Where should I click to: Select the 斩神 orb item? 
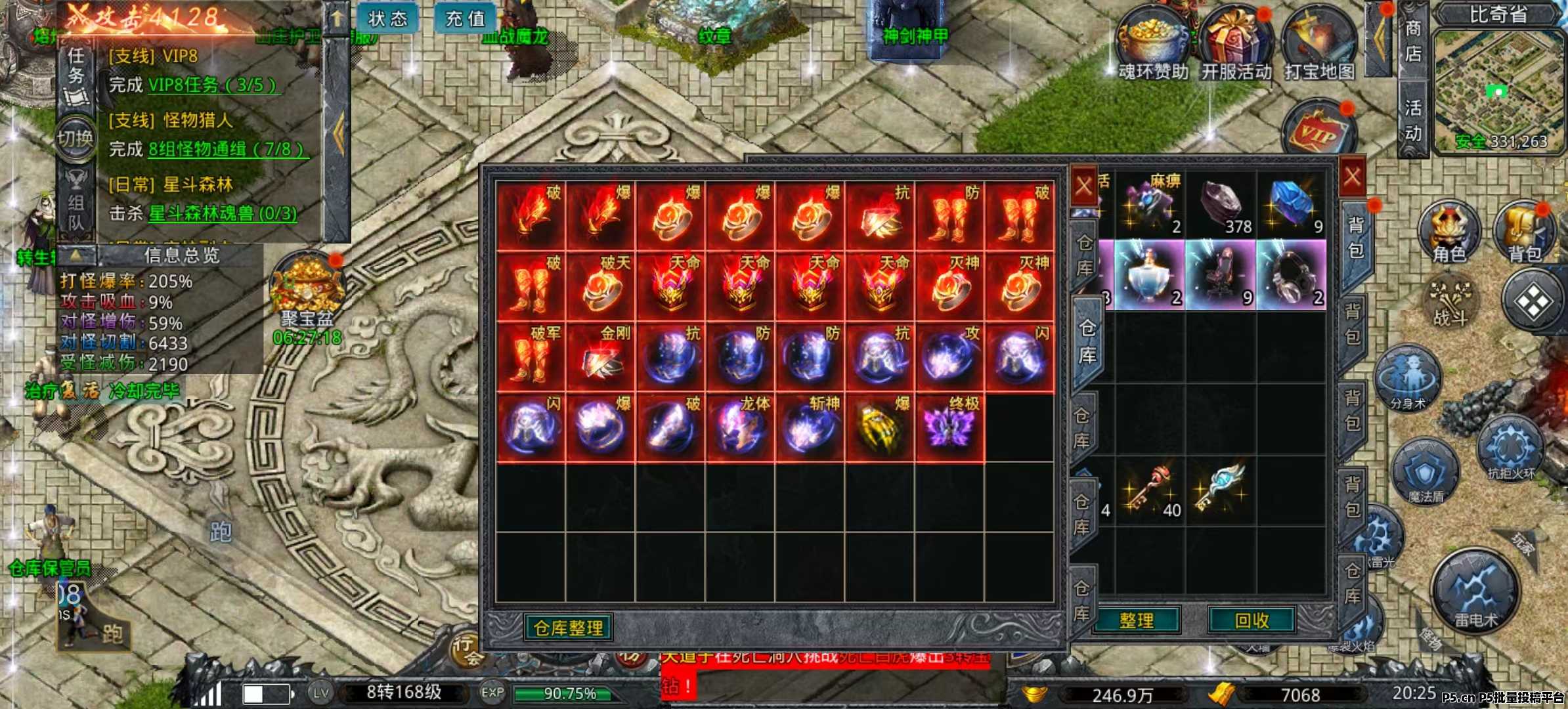[810, 427]
